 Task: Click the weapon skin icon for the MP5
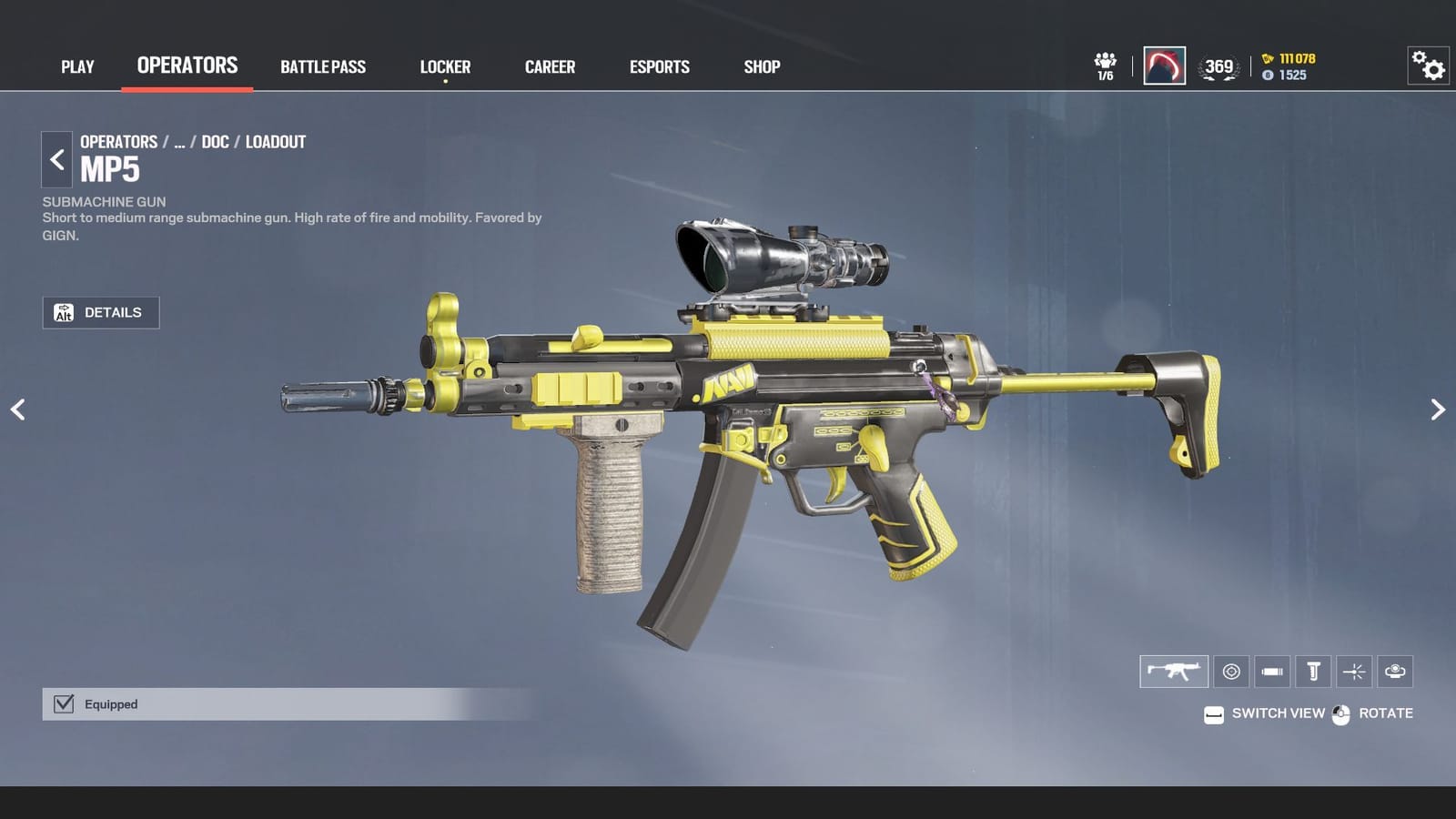coord(1173,672)
